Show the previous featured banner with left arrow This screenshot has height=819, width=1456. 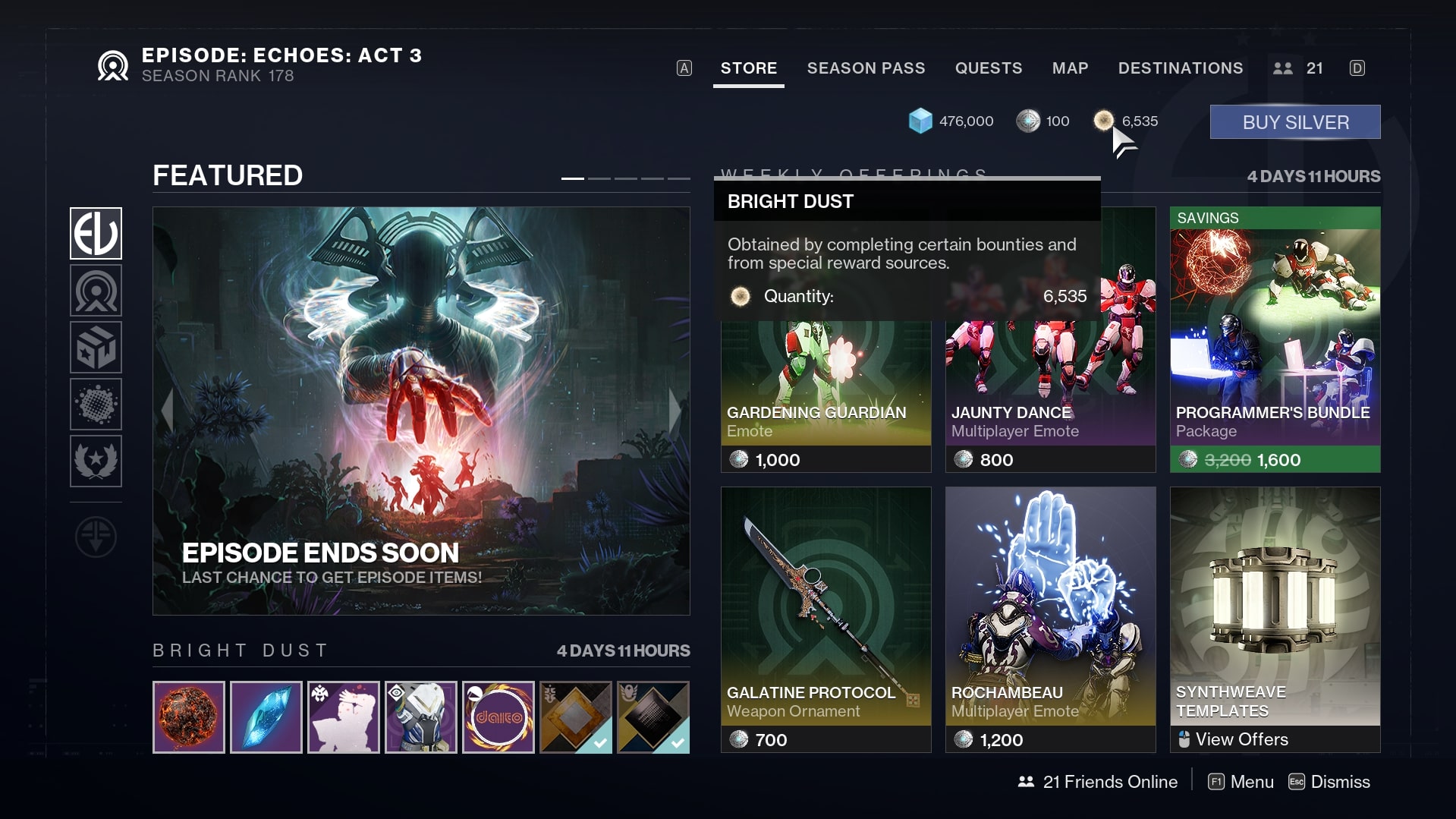168,411
